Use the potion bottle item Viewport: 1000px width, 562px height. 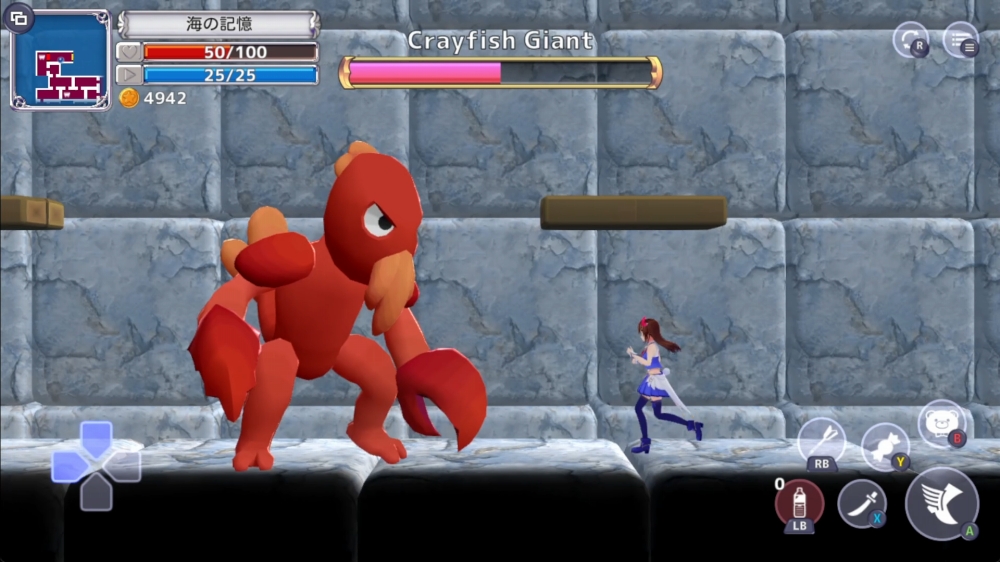(799, 502)
